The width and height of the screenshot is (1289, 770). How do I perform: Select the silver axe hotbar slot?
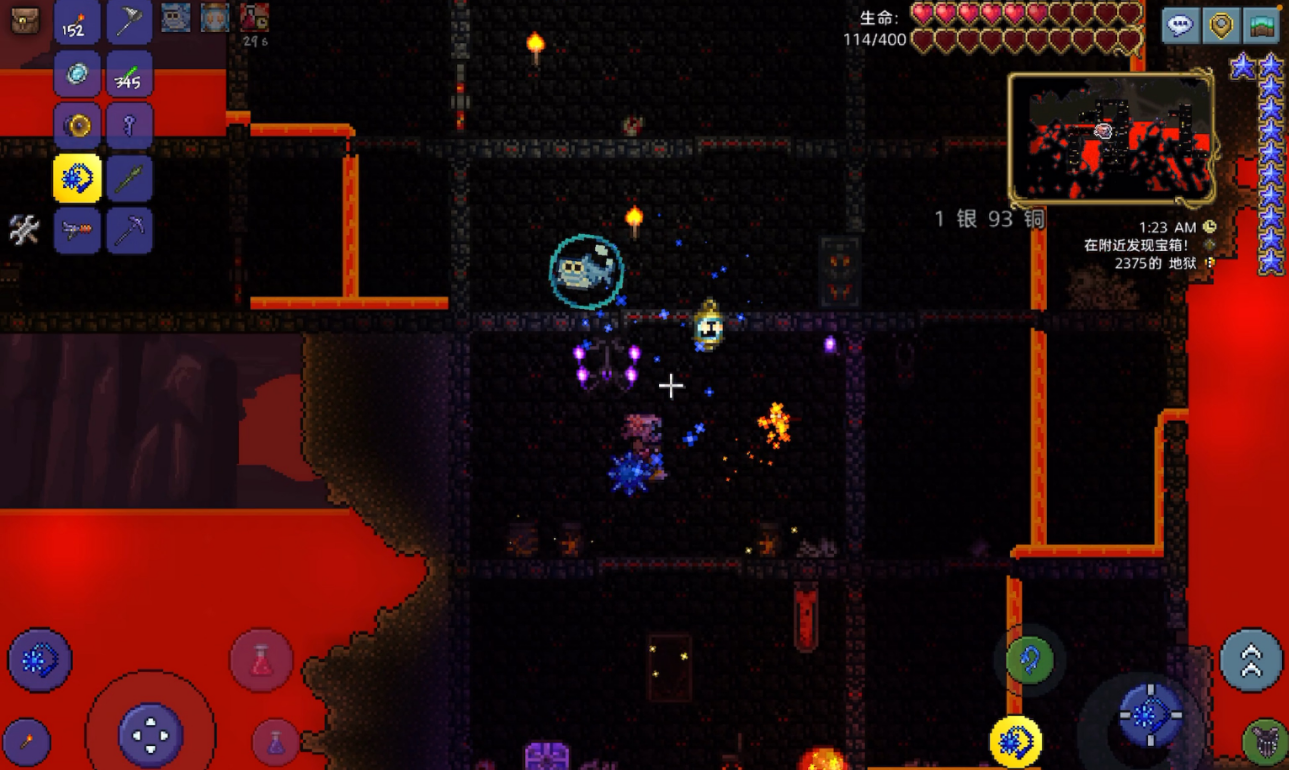(129, 23)
